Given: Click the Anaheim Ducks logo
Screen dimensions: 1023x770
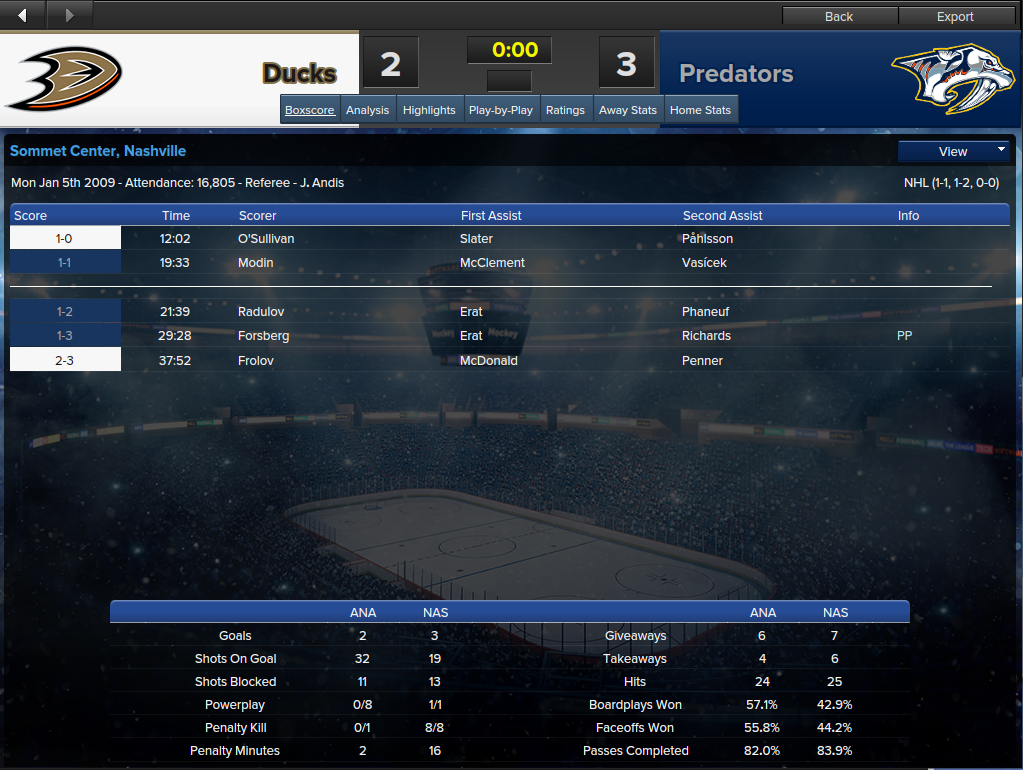Looking at the screenshot, I should tap(64, 78).
